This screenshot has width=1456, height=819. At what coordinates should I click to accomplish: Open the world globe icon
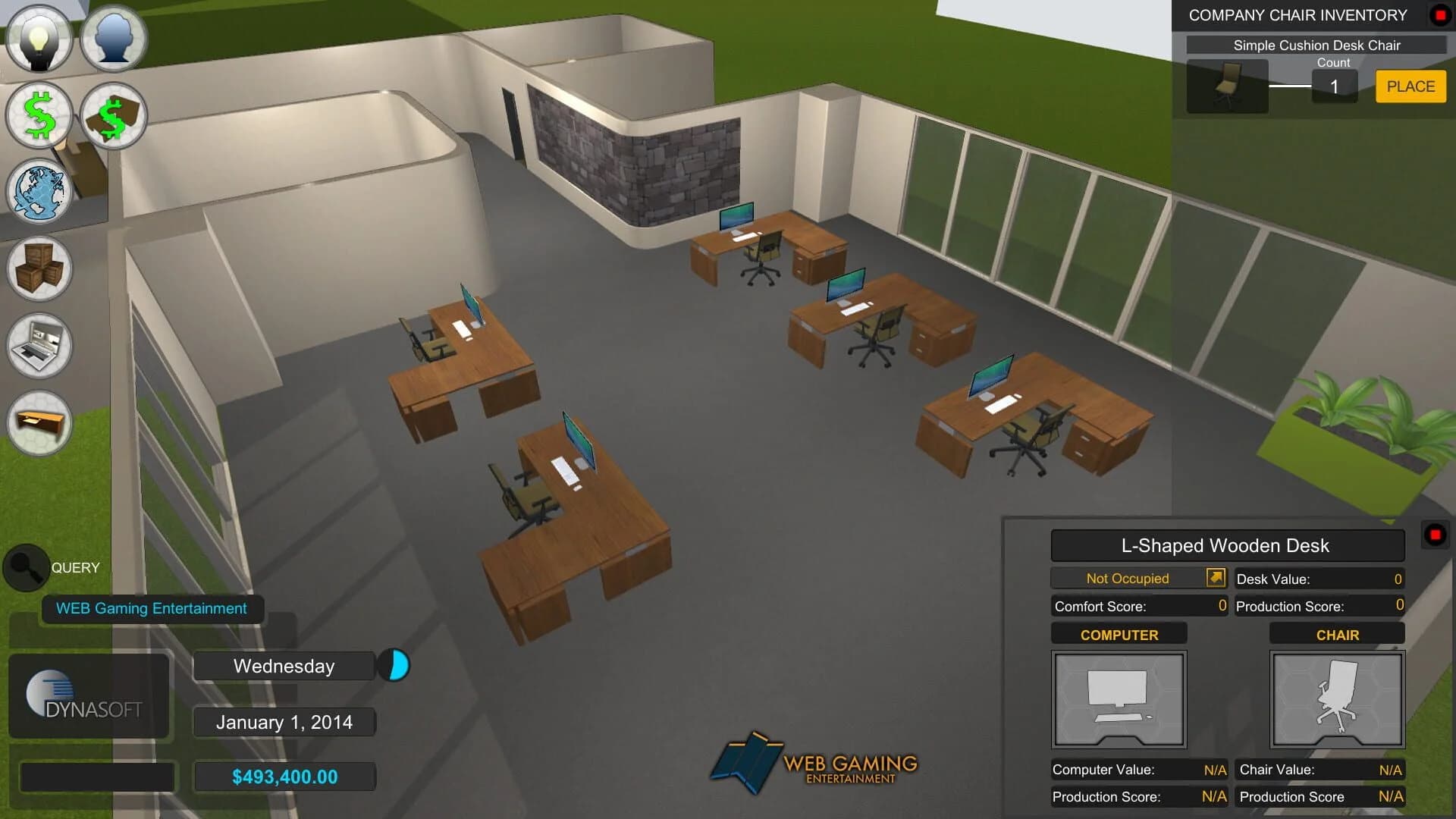coord(39,193)
